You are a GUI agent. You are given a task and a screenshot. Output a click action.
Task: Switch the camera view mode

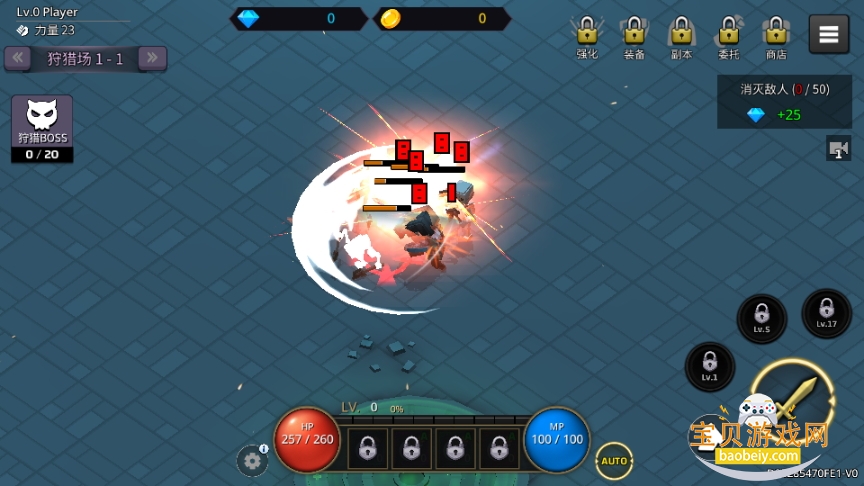pos(838,149)
